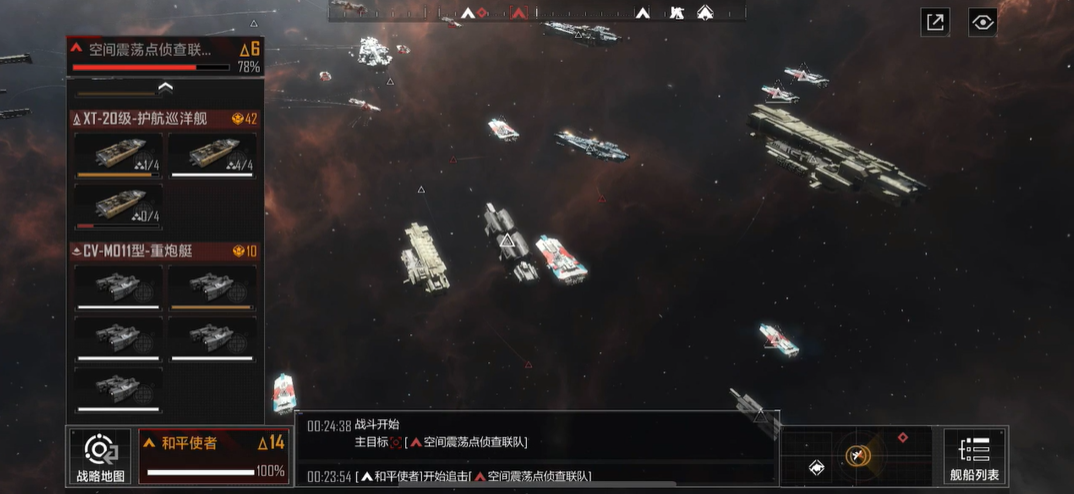Image resolution: width=1074 pixels, height=494 pixels.
Task: Click the tactical minimap radar
Action: click(x=857, y=456)
